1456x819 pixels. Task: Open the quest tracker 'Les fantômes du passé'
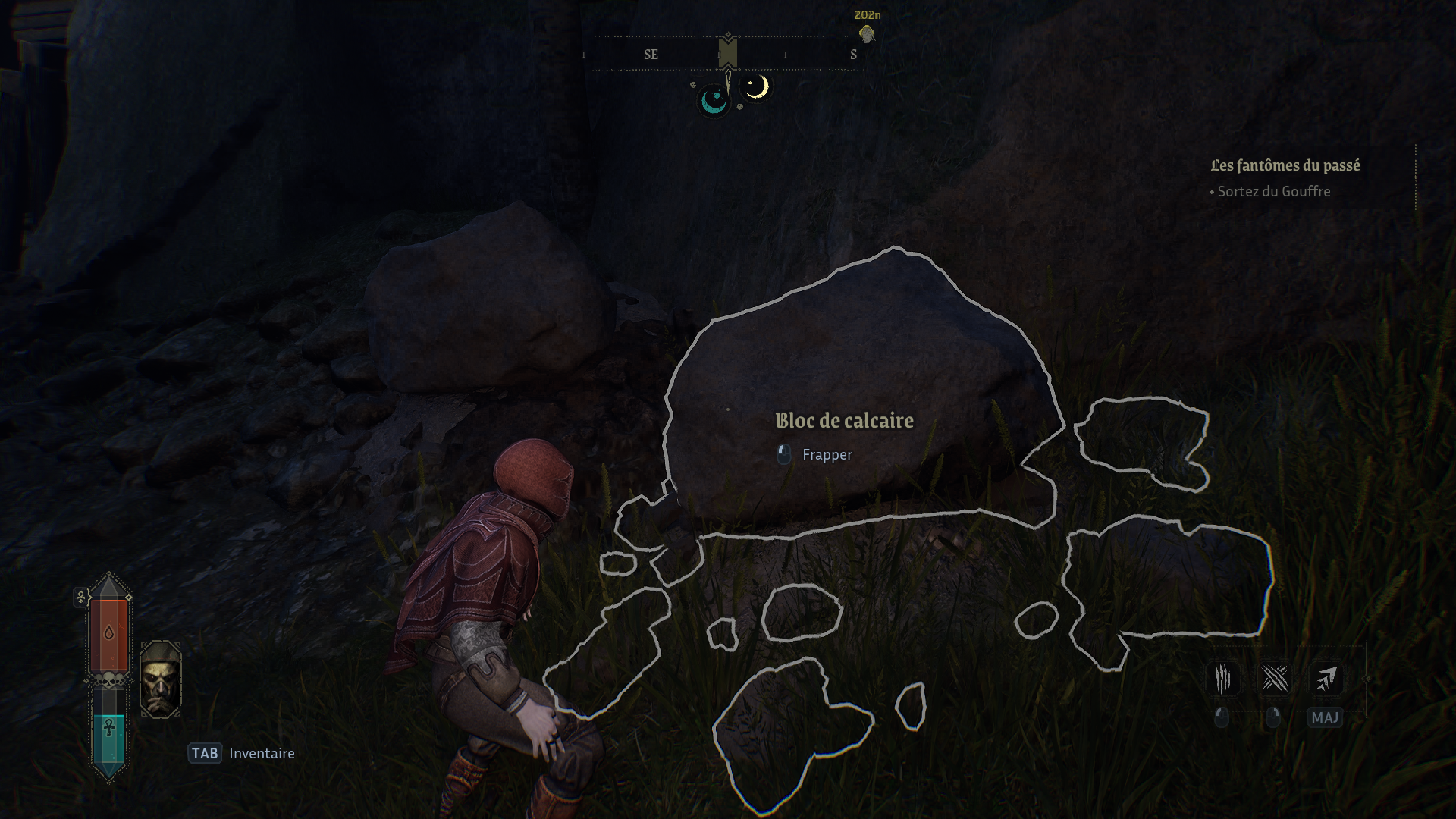pos(1285,165)
